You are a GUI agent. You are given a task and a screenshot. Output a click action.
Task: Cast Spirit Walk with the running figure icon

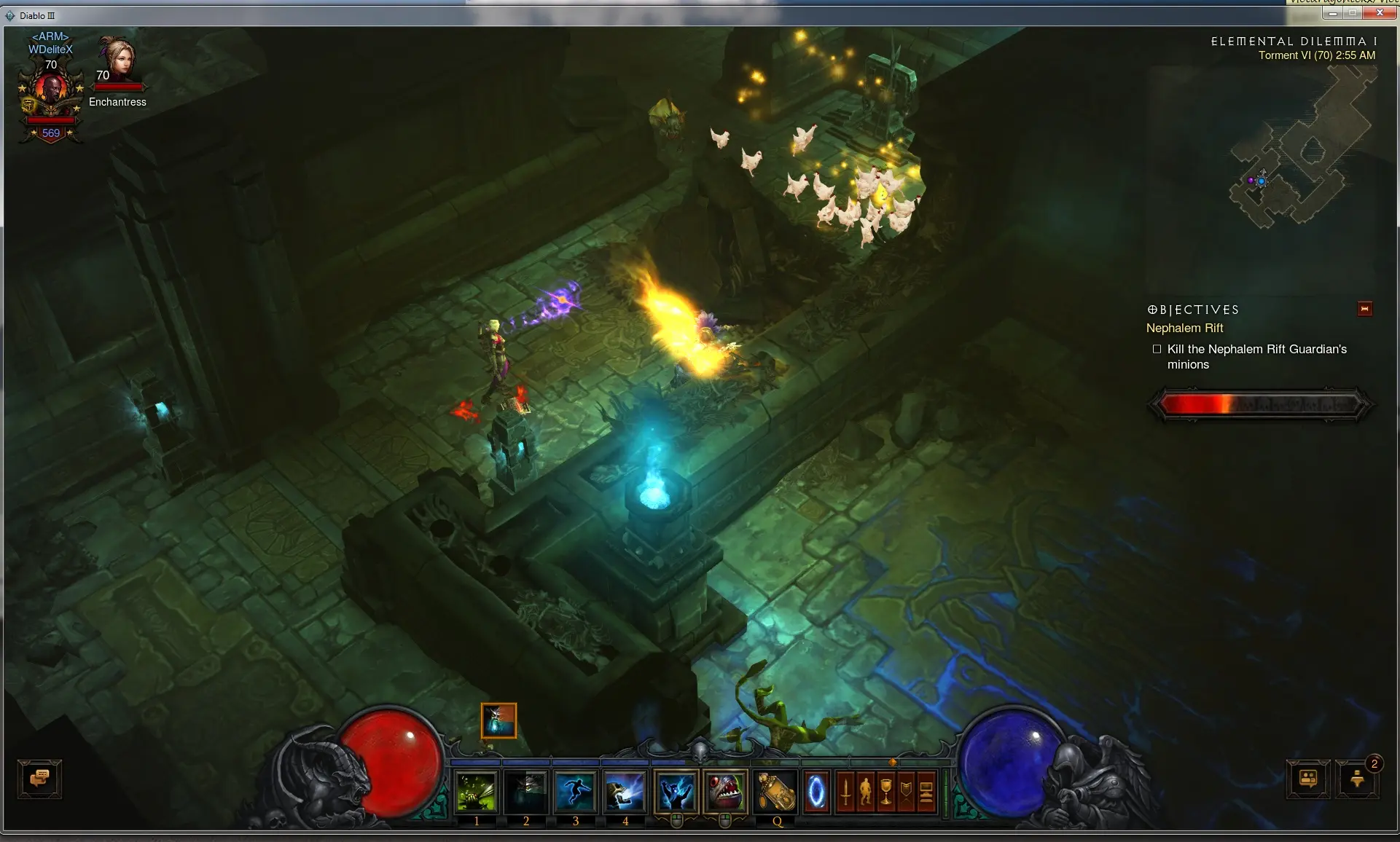pyautogui.click(x=576, y=792)
